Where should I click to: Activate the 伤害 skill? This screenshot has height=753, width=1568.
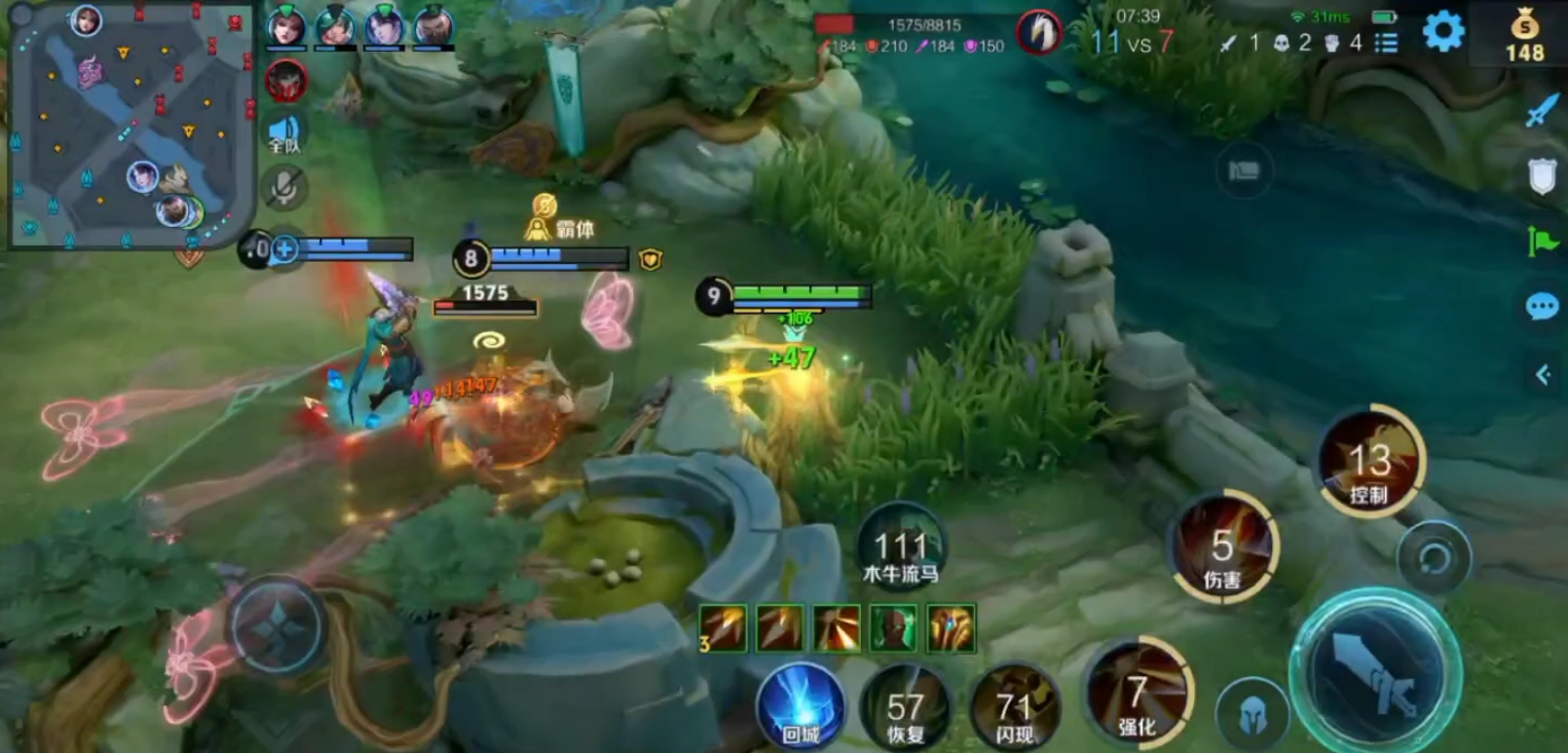1223,549
